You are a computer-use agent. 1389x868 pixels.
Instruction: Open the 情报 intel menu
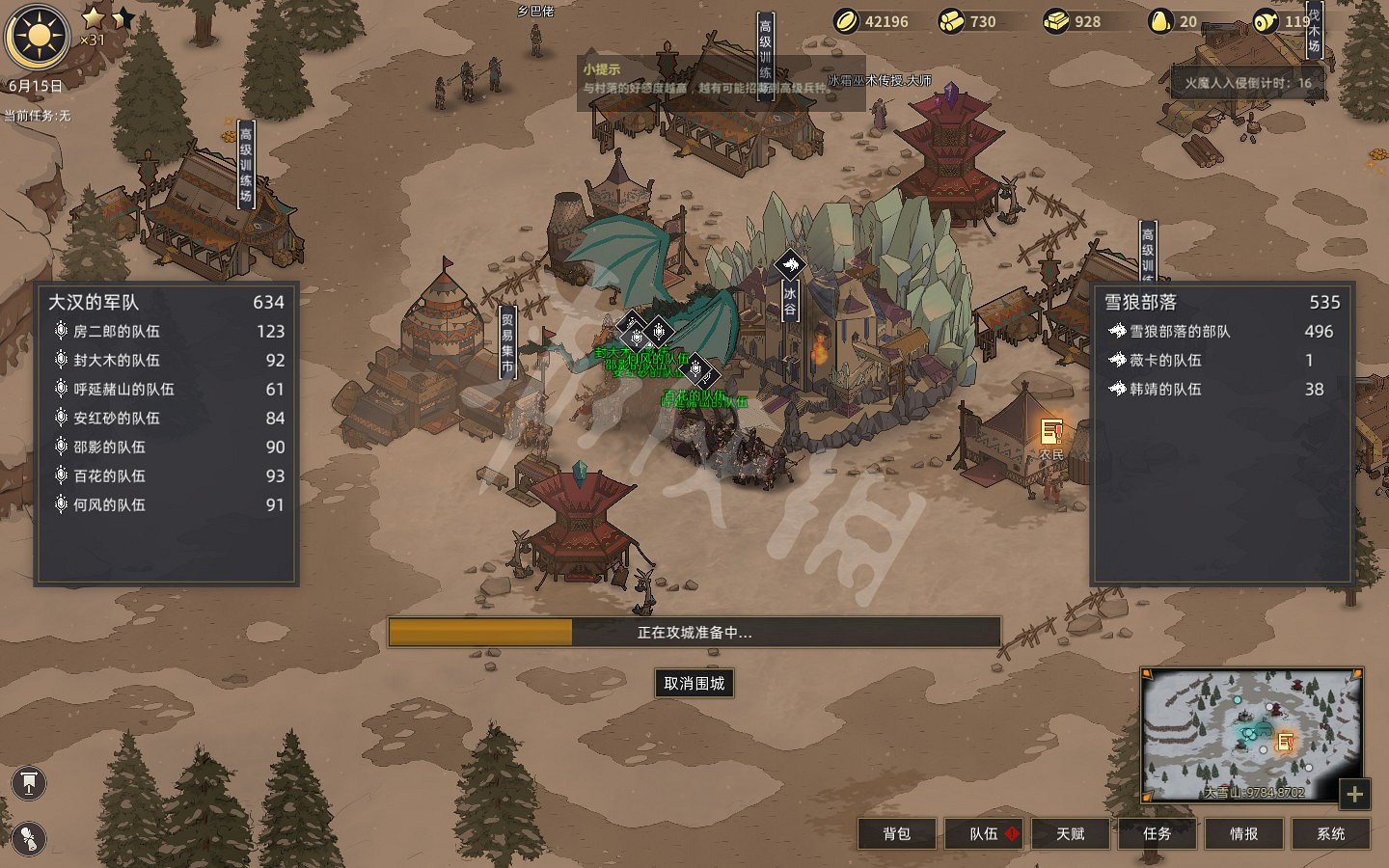point(1243,833)
